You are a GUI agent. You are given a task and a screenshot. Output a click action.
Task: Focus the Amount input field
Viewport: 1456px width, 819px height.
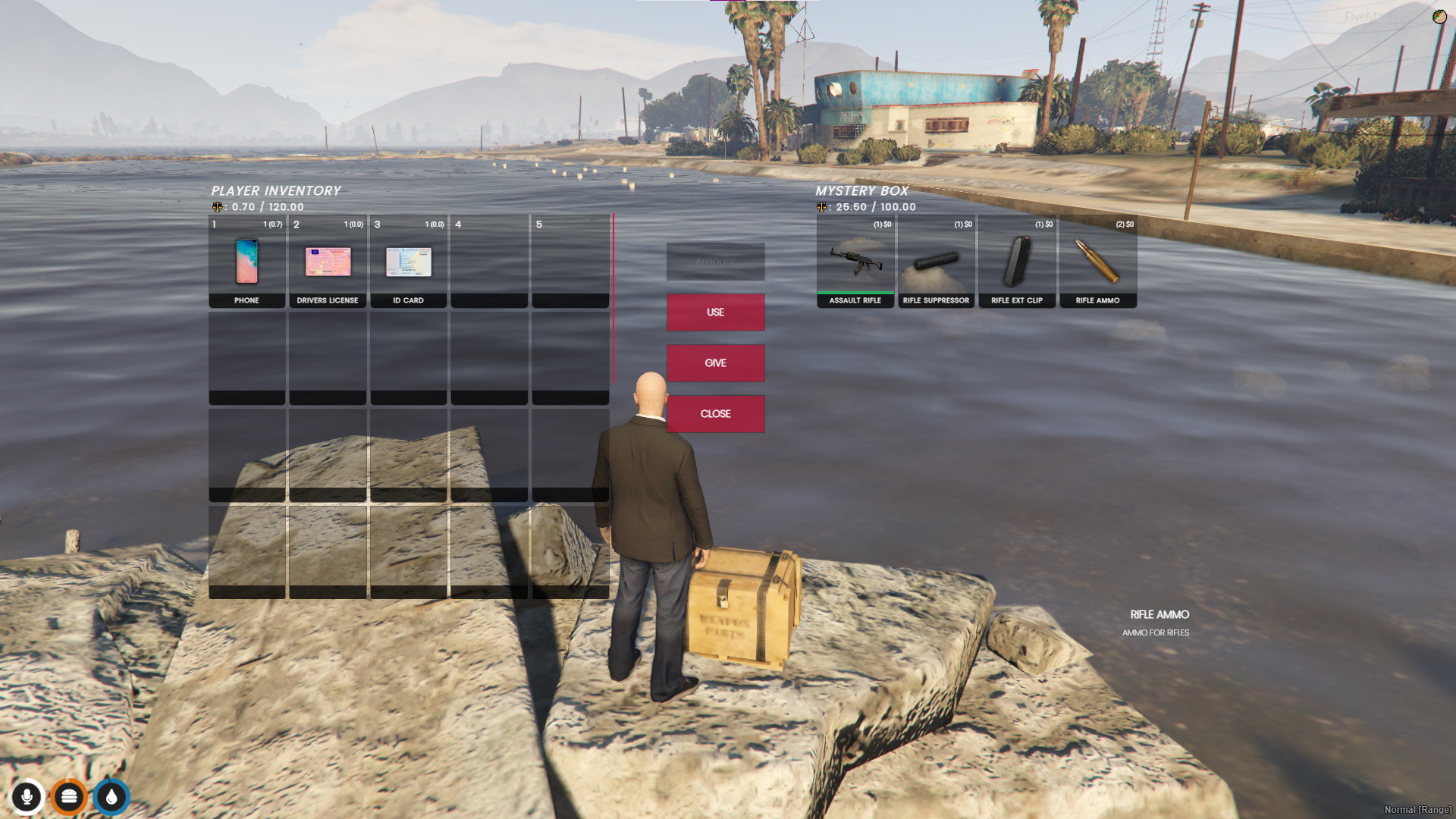pyautogui.click(x=715, y=262)
